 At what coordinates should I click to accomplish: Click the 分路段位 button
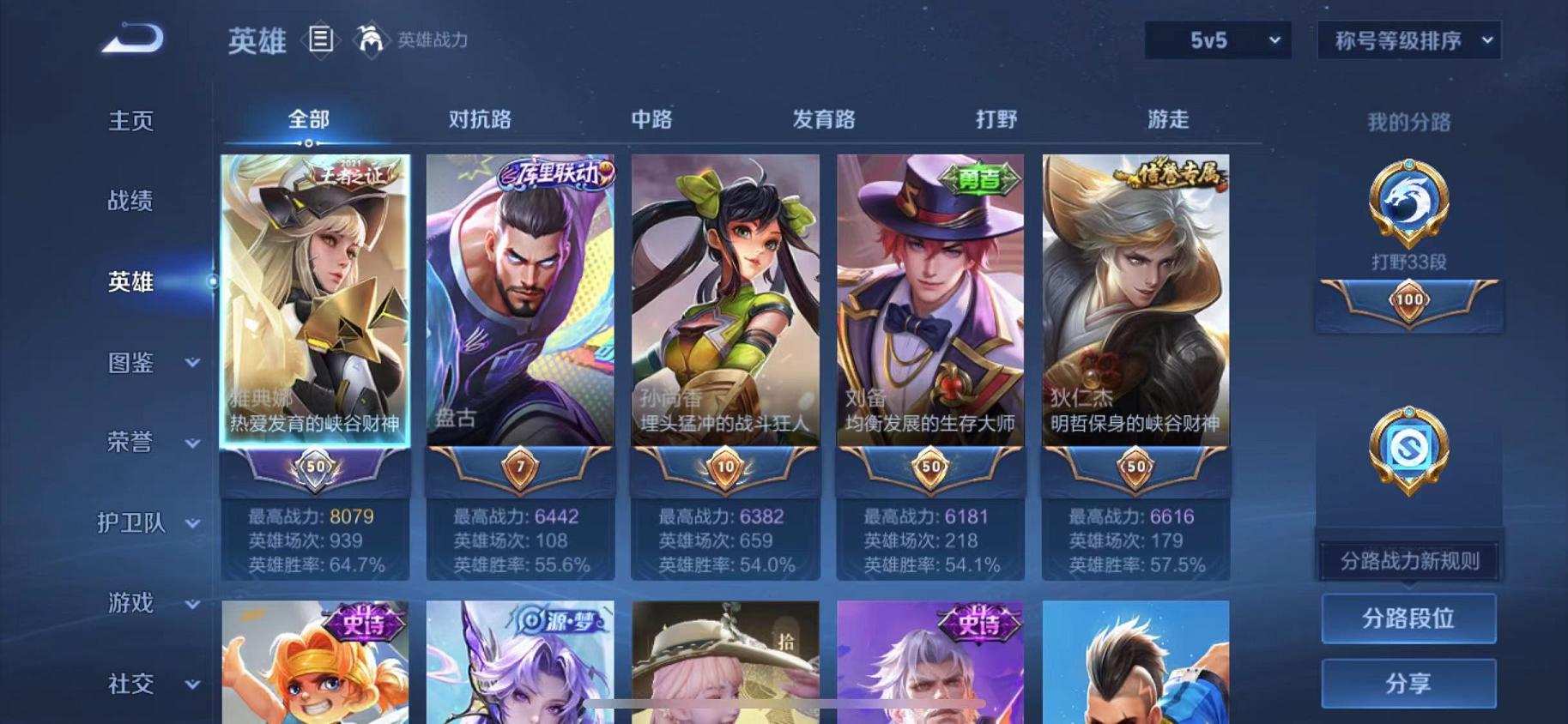coord(1409,618)
